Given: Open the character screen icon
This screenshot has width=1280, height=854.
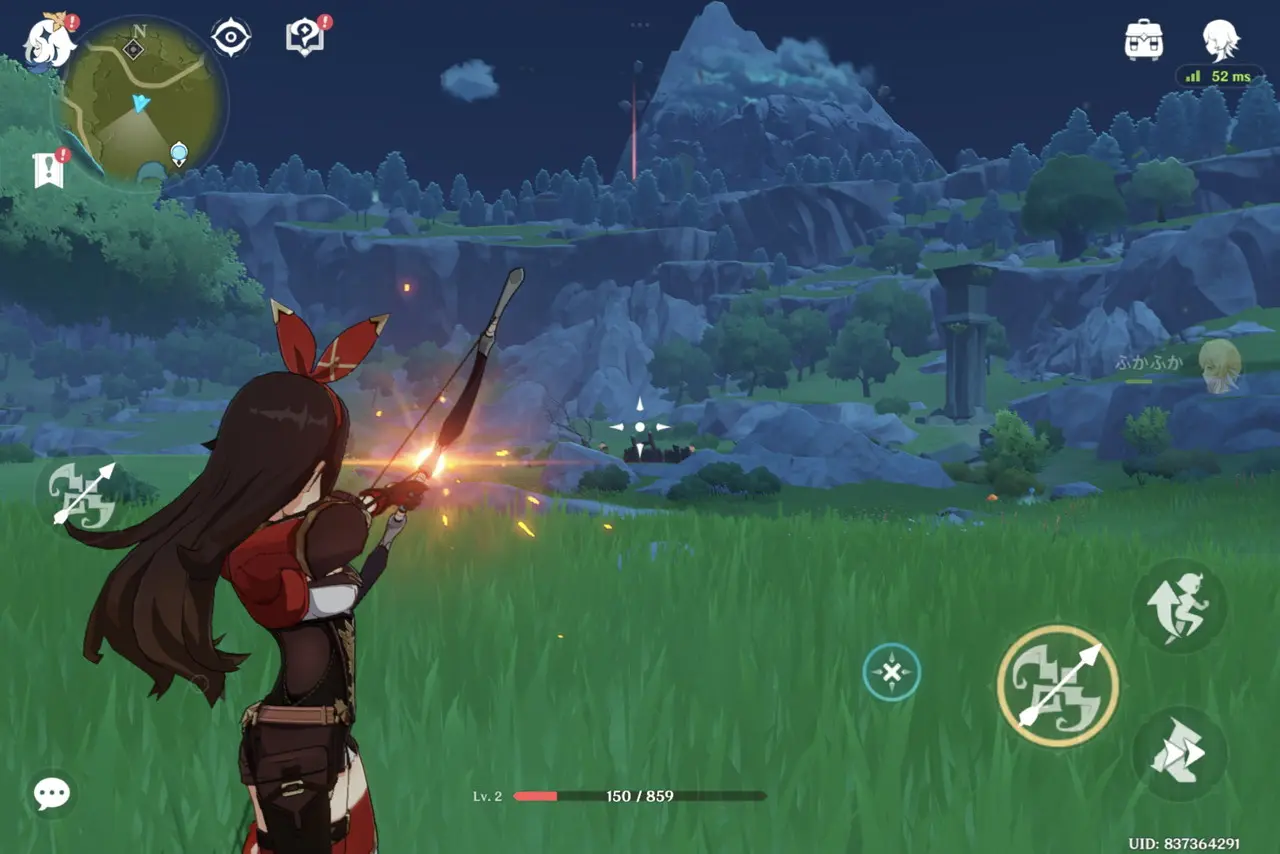Looking at the screenshot, I should pyautogui.click(x=1221, y=40).
